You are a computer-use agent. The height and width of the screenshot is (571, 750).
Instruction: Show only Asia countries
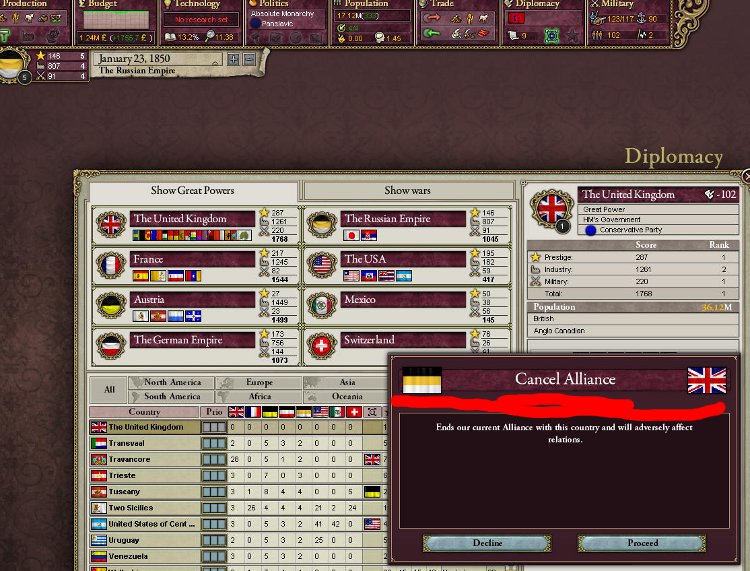pyautogui.click(x=347, y=382)
